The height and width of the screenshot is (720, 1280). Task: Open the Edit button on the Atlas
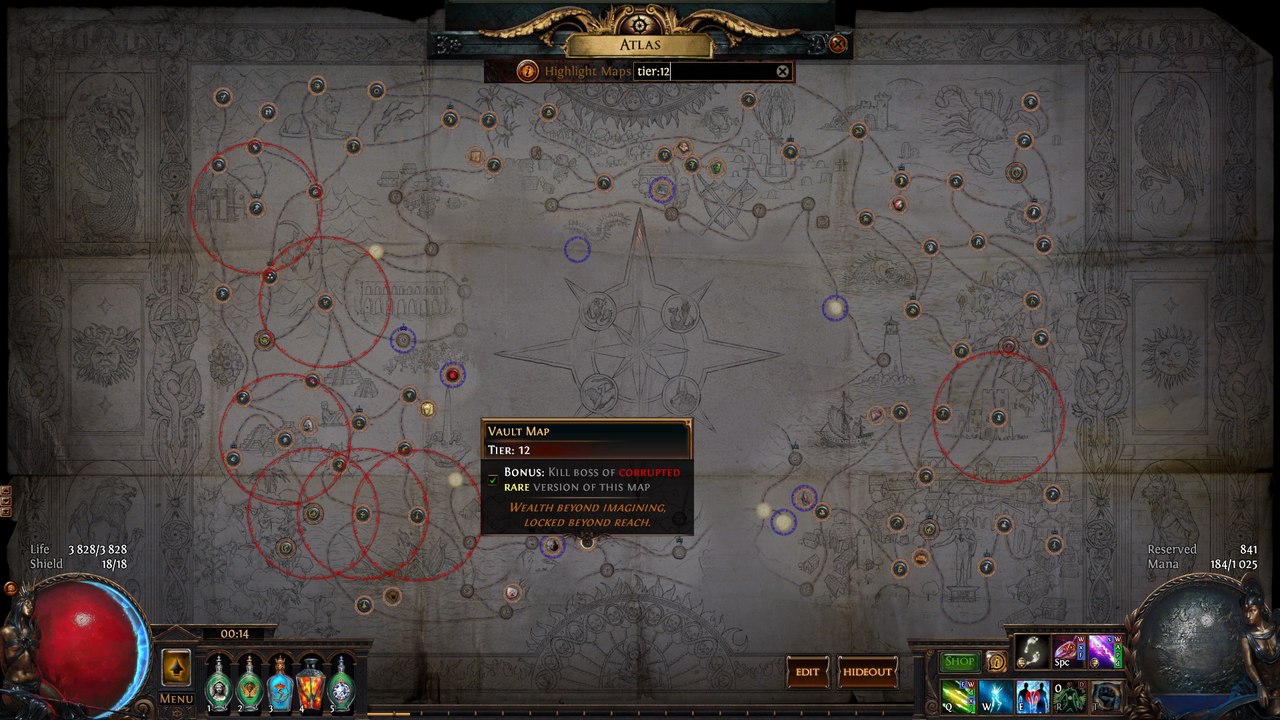[807, 672]
